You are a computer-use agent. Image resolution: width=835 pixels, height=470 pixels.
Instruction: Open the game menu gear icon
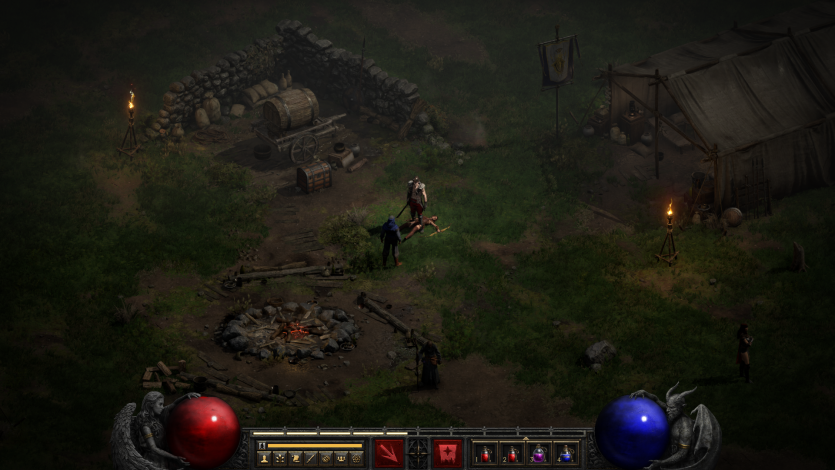click(x=356, y=458)
